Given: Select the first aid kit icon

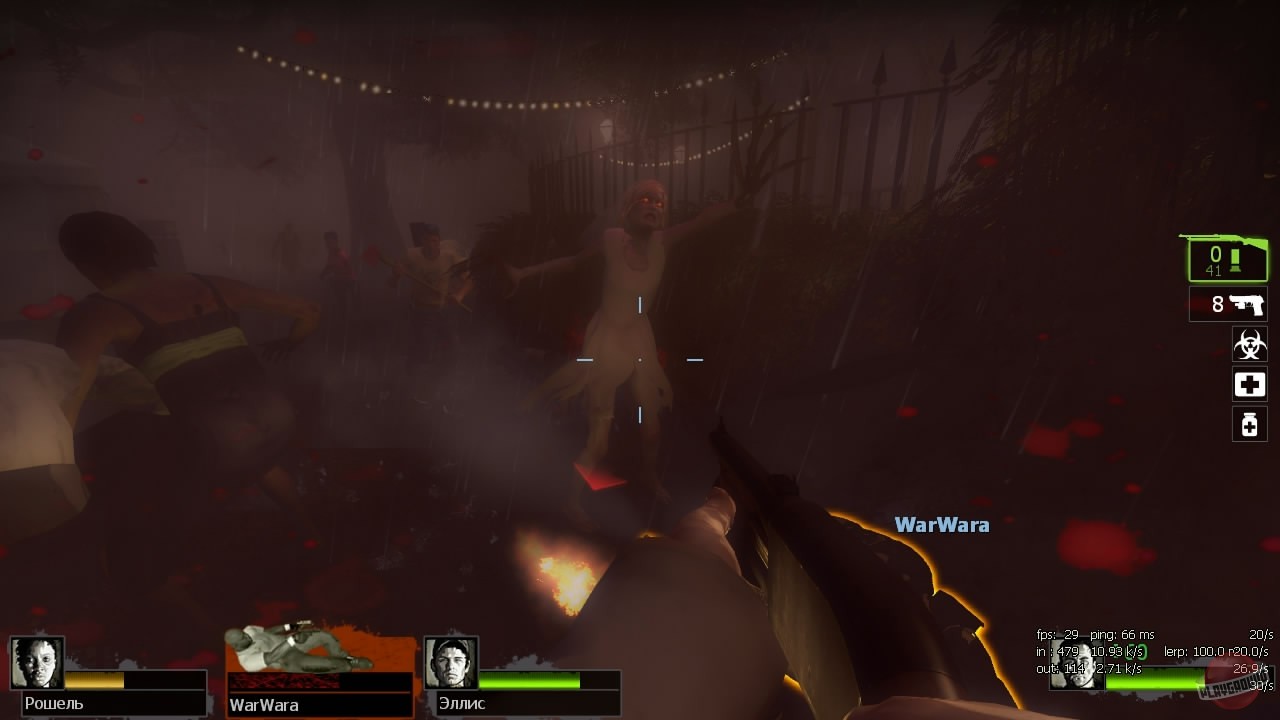Looking at the screenshot, I should tap(1249, 384).
